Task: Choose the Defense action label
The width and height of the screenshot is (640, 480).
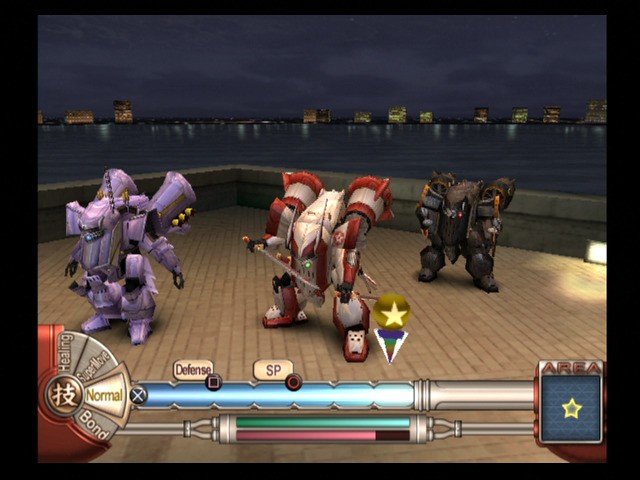Action: pos(193,370)
